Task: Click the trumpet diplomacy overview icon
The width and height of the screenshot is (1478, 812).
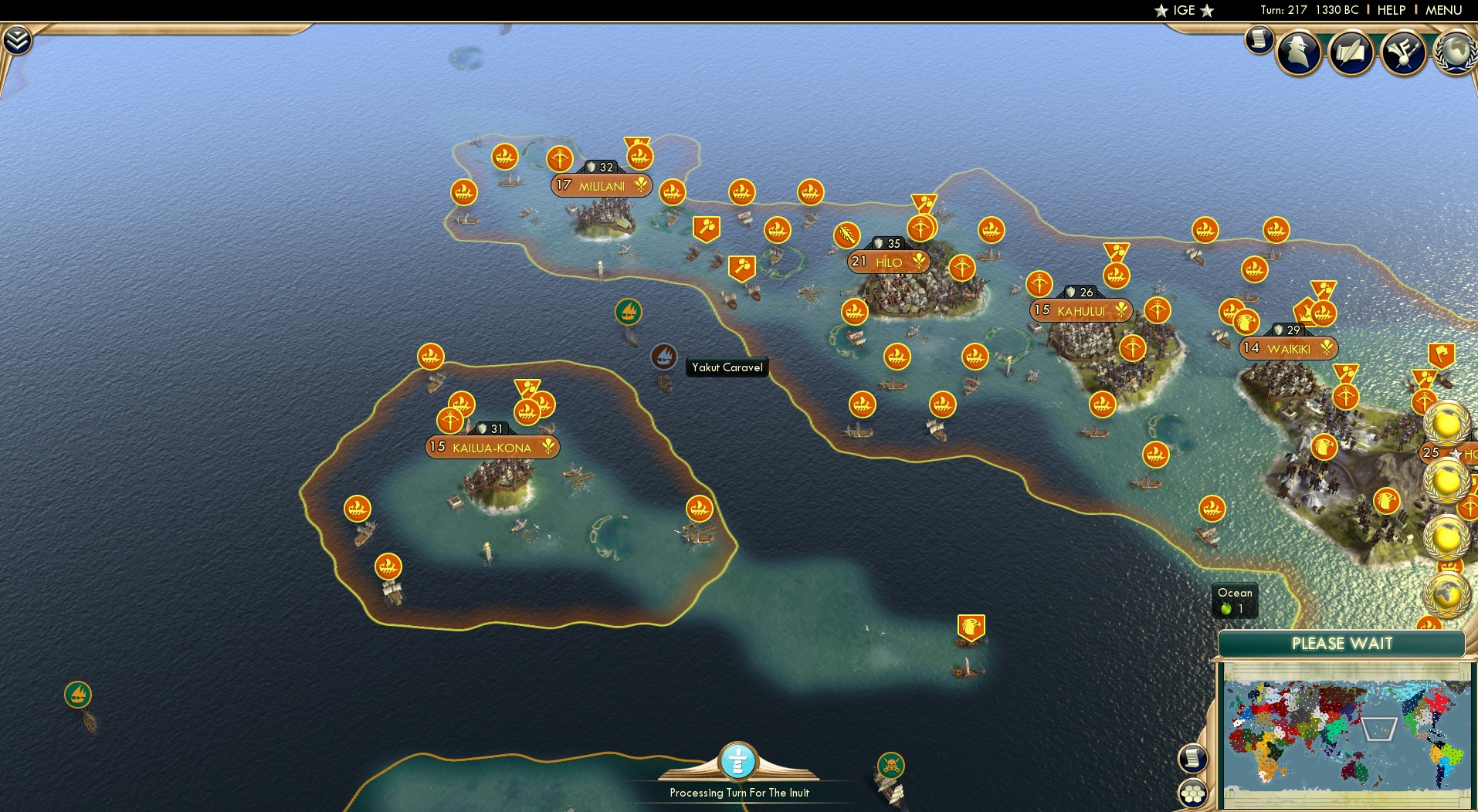Action: pyautogui.click(x=1403, y=52)
